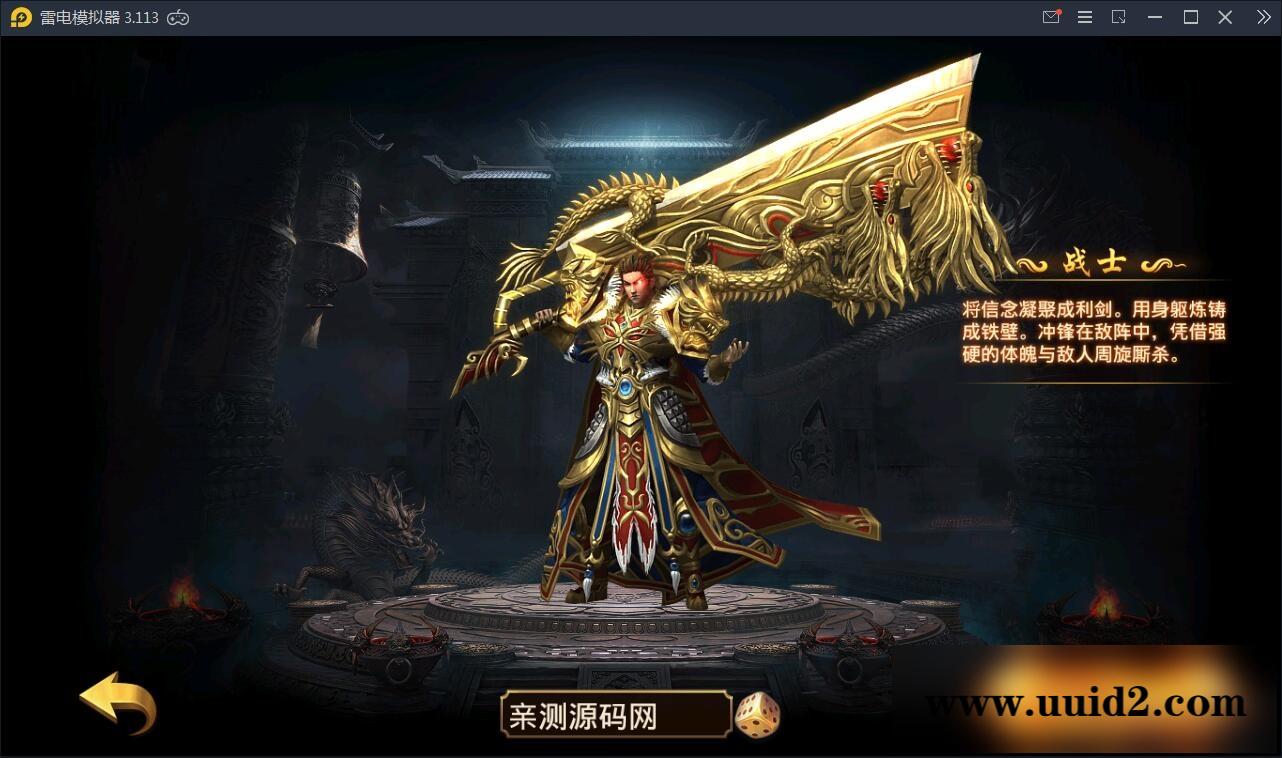
Task: Select the 战士 Warrior class header
Action: click(1093, 259)
